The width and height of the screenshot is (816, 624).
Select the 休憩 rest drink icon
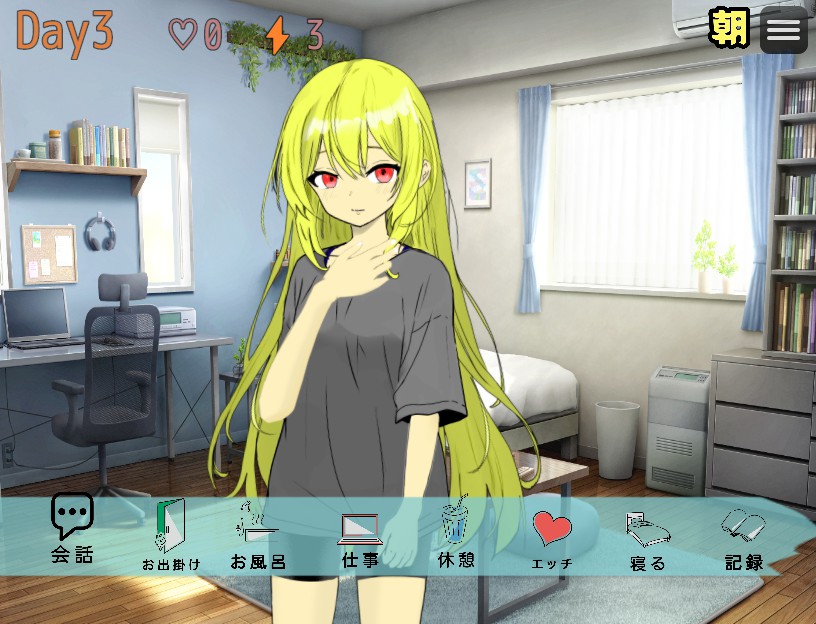456,534
